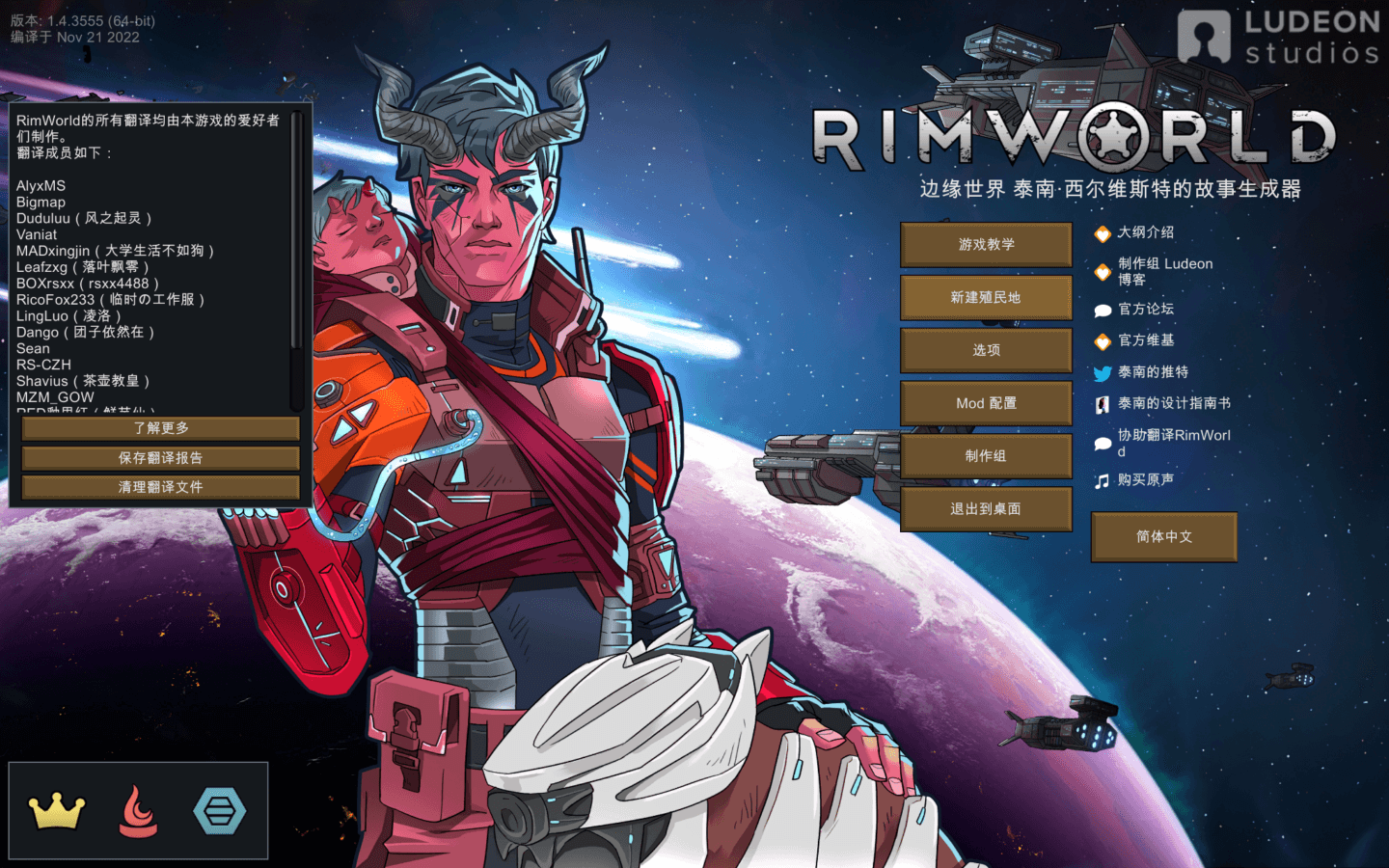Image resolution: width=1389 pixels, height=868 pixels.
Task: View the 制作组 credits
Action: click(985, 455)
